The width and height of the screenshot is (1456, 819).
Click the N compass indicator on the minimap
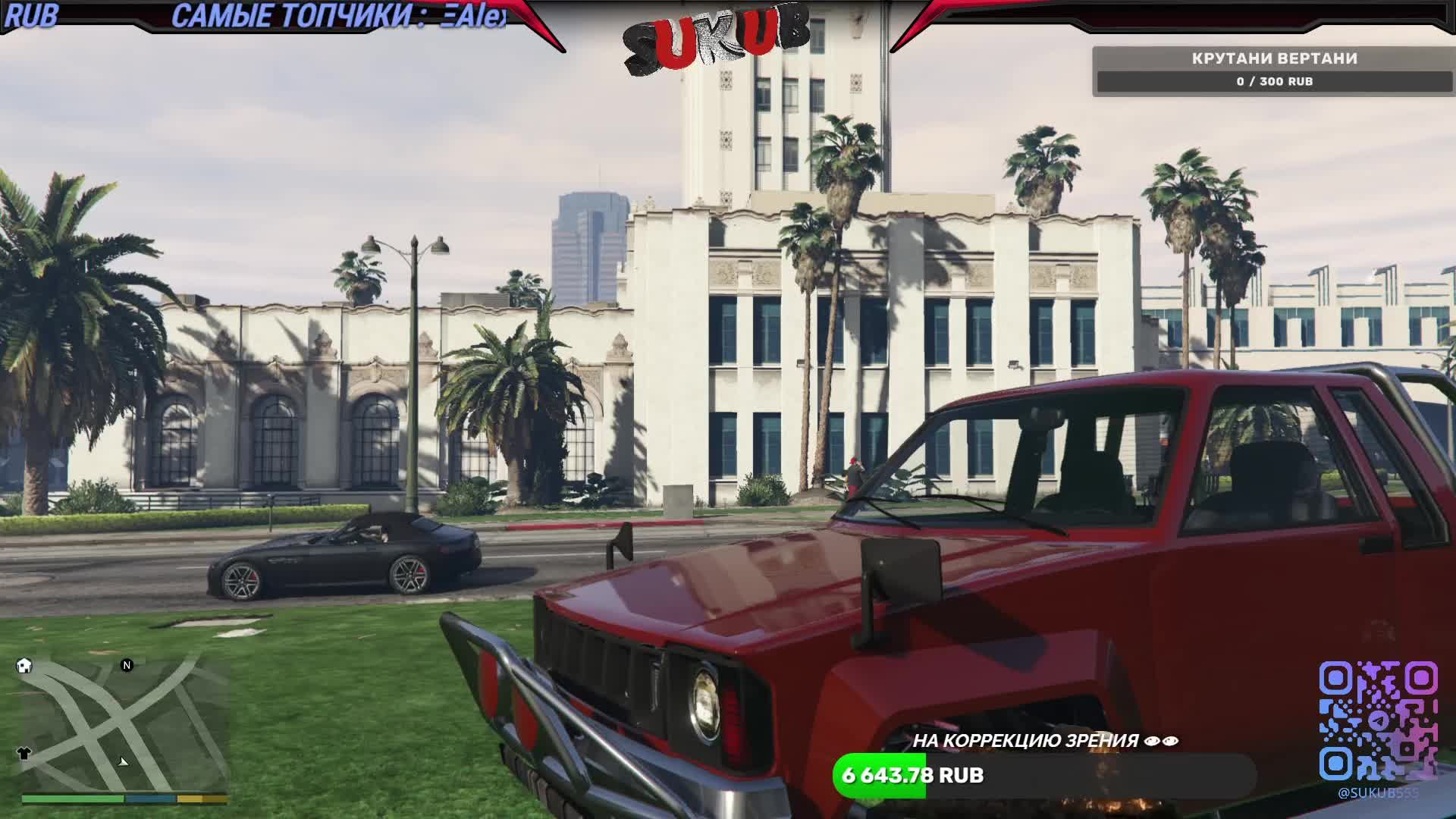pos(127,665)
